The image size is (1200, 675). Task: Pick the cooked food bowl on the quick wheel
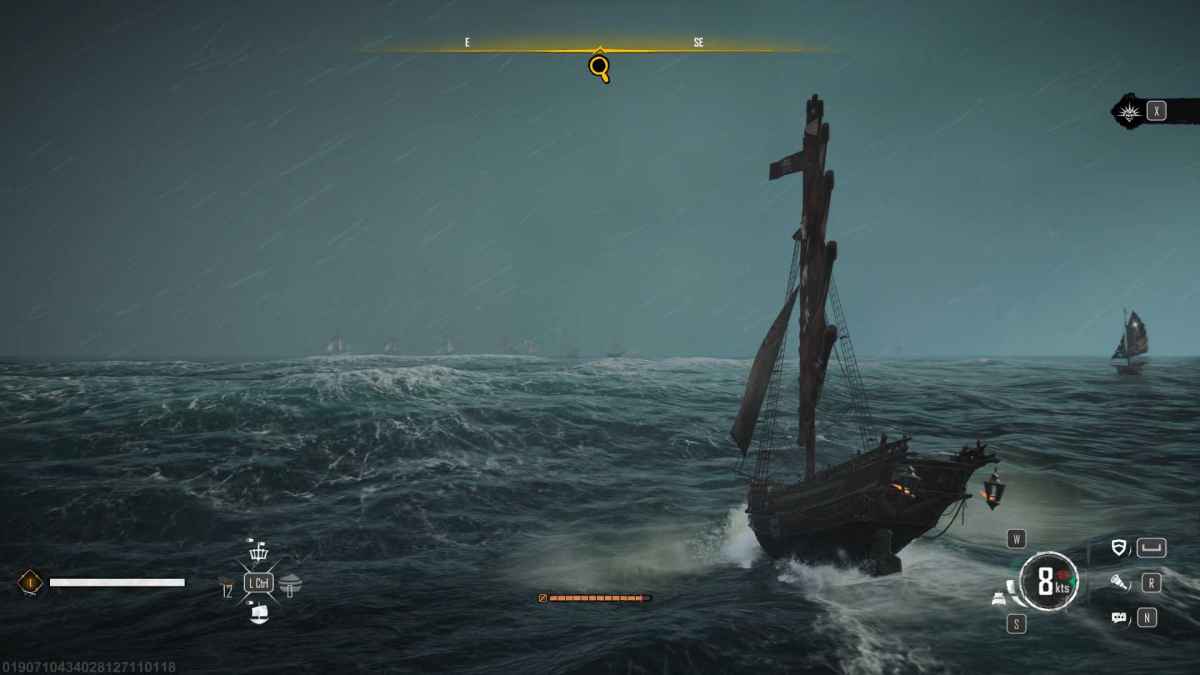pos(289,582)
